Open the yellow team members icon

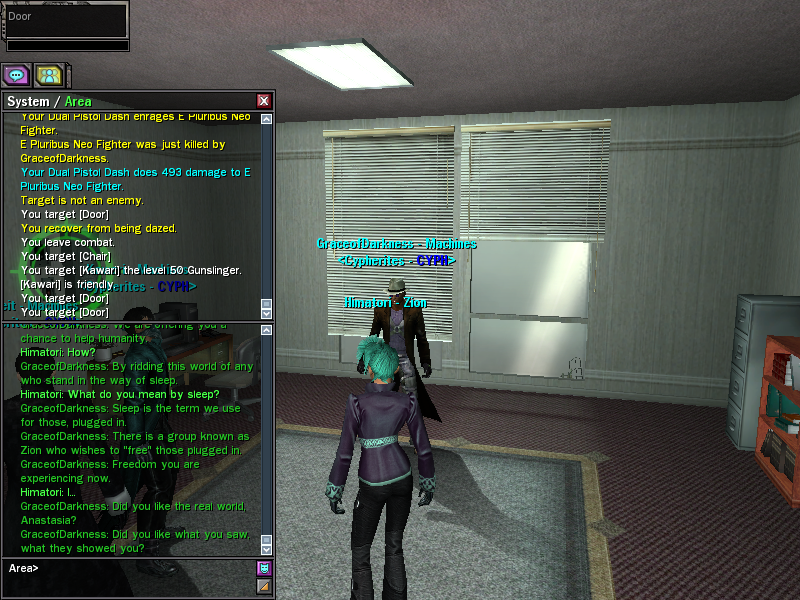point(48,75)
